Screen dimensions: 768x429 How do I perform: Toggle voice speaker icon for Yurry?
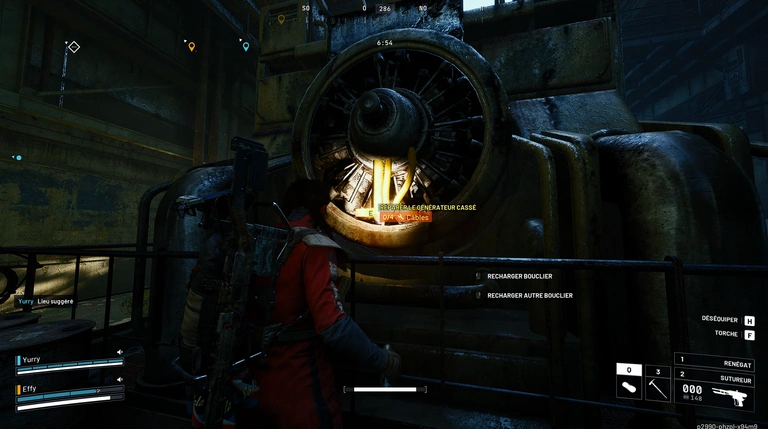(x=120, y=352)
